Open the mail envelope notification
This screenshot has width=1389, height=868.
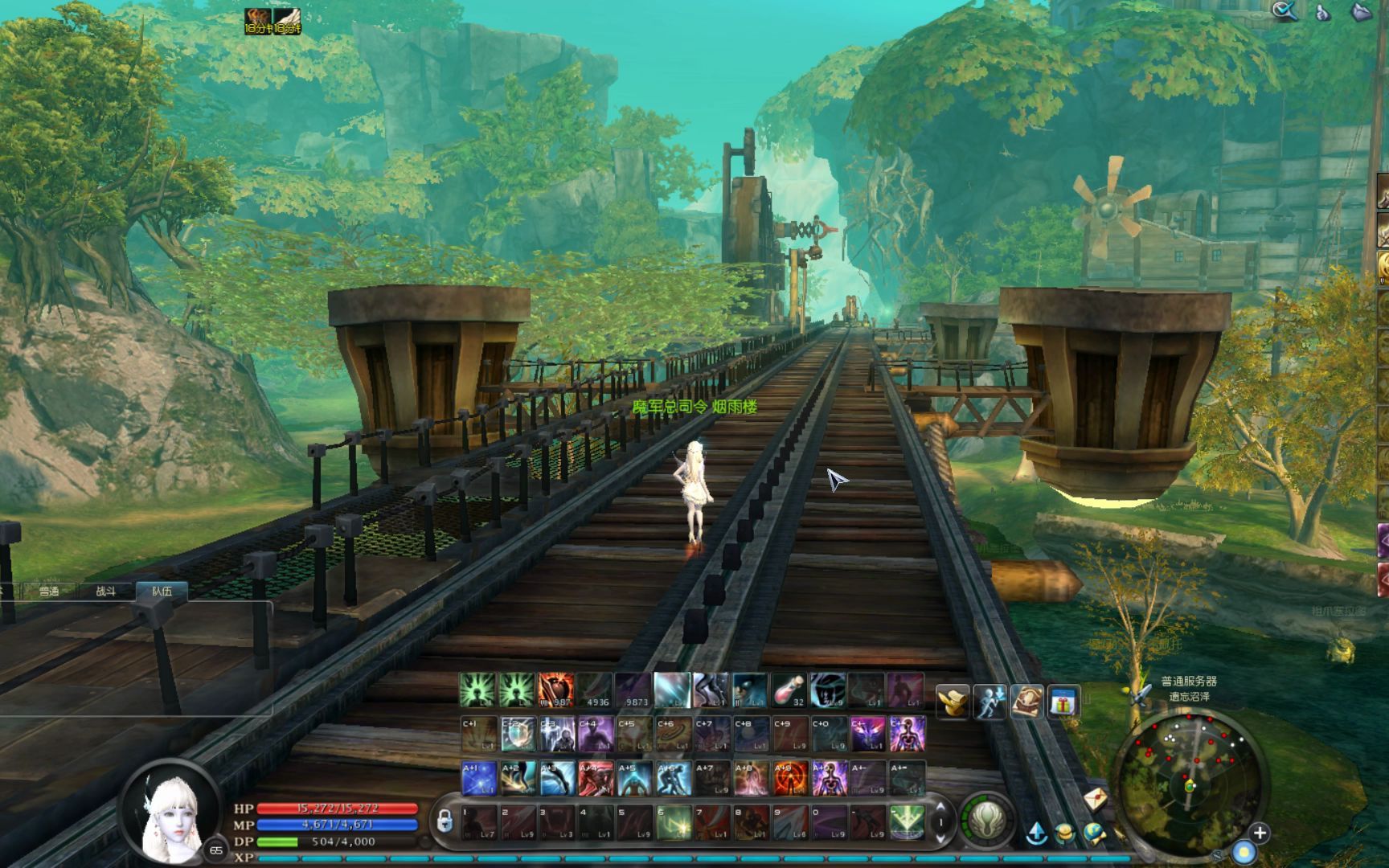[x=1095, y=799]
